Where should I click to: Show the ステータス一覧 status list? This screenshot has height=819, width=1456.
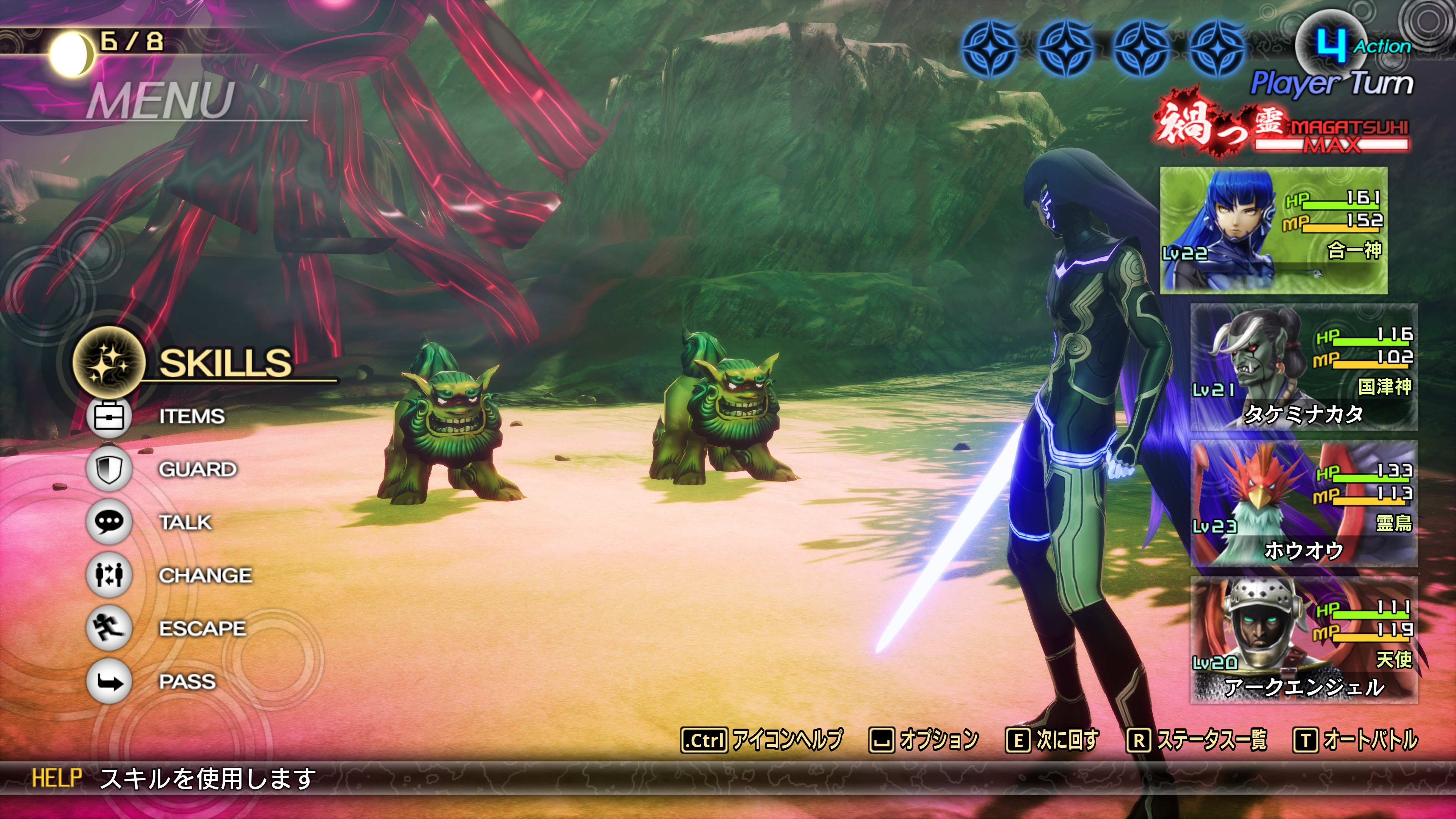coord(1197,740)
